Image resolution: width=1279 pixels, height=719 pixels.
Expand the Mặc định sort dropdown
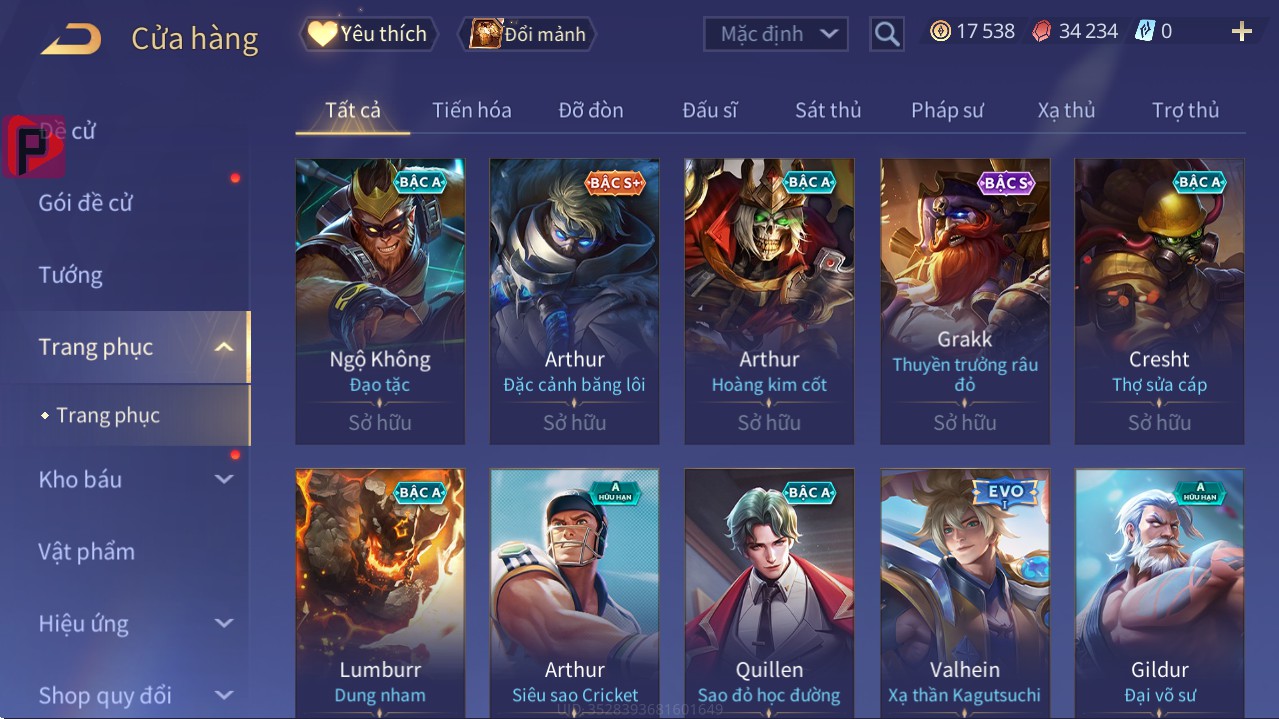(776, 34)
